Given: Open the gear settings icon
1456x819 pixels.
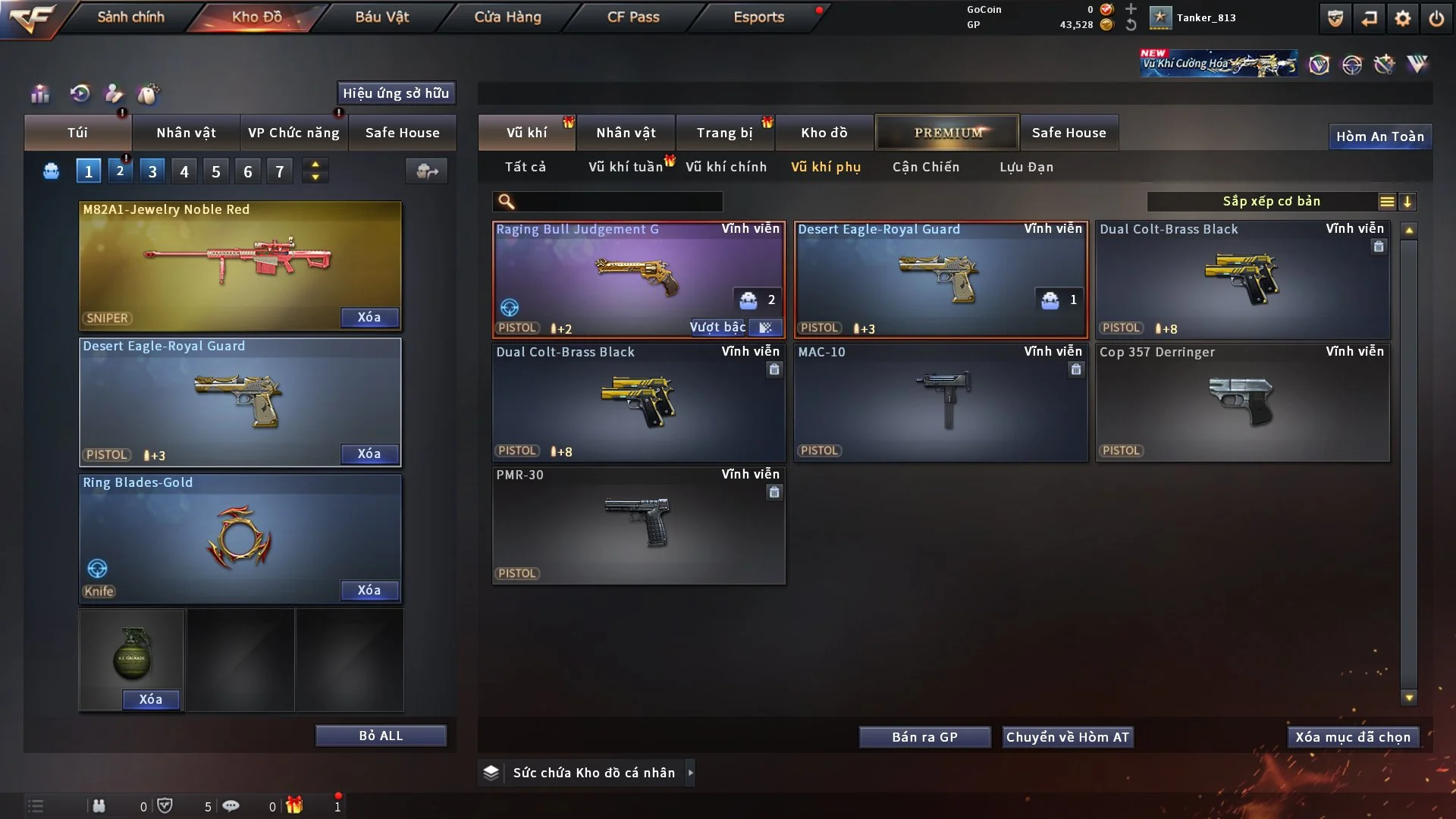Looking at the screenshot, I should click(1402, 18).
